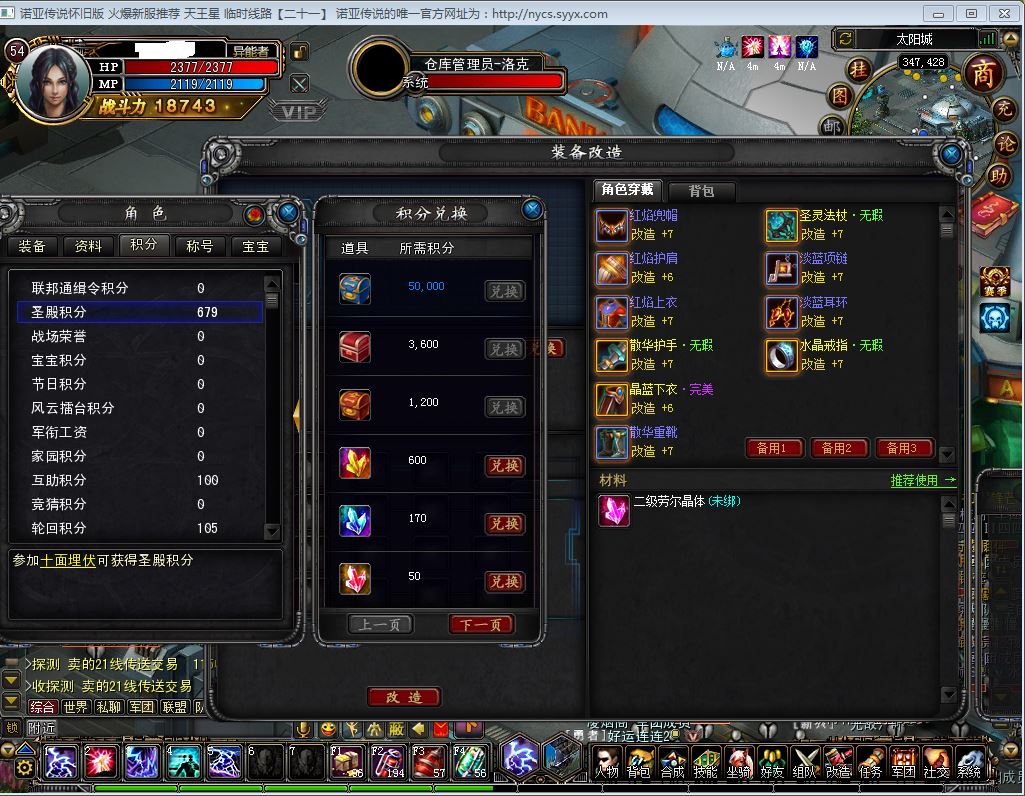Select the 战场荣誉 points row
Image resolution: width=1025 pixels, height=796 pixels.
pyautogui.click(x=140, y=336)
